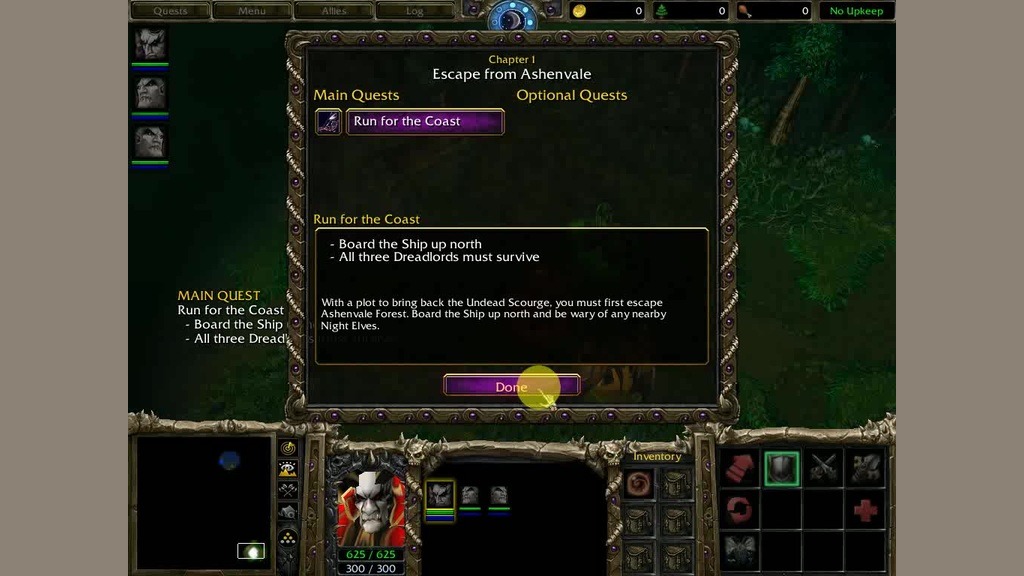1024x576 pixels.
Task: Click the minimap
Action: (x=205, y=502)
